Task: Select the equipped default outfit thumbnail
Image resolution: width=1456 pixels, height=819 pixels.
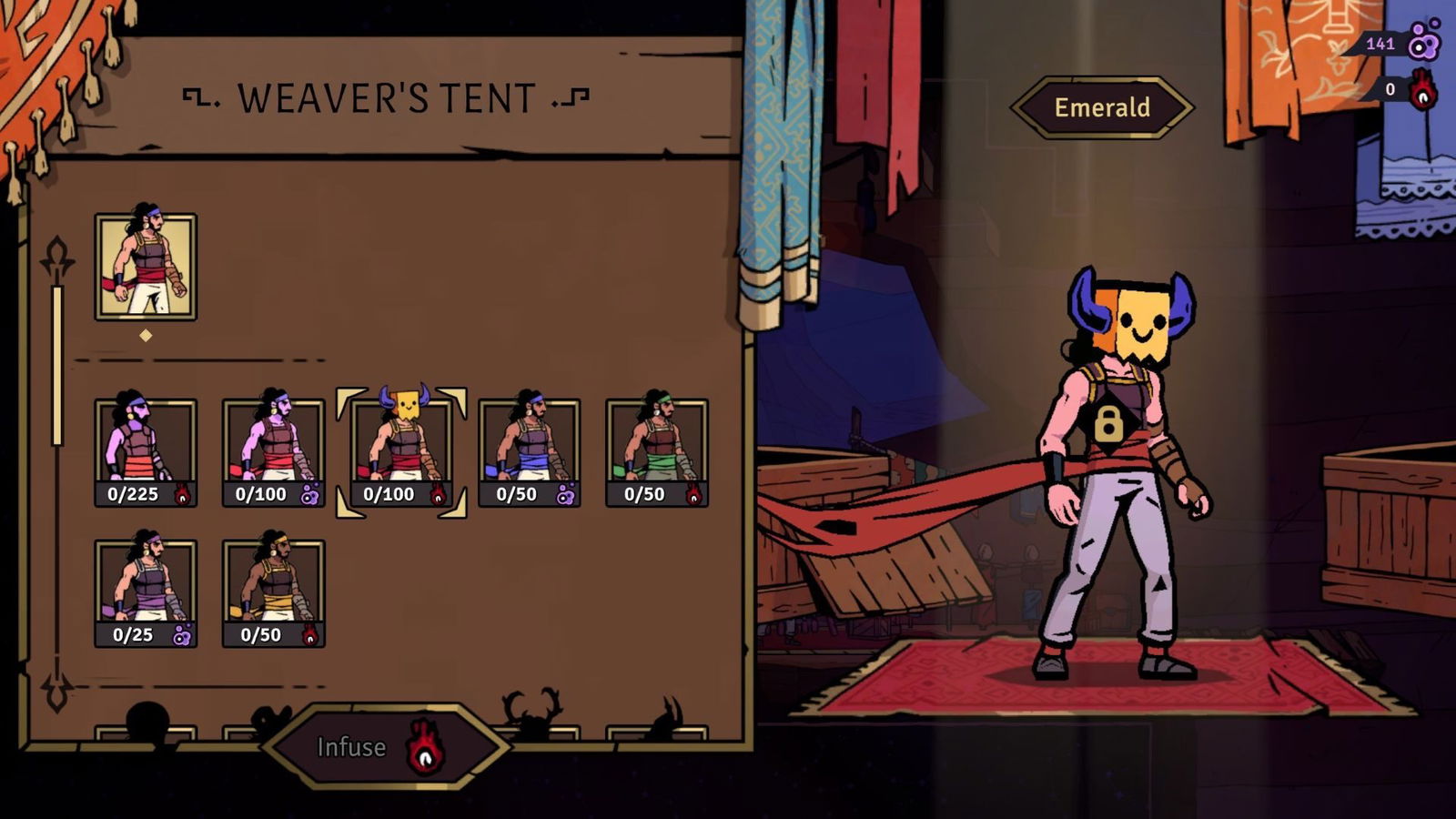Action: point(146,268)
